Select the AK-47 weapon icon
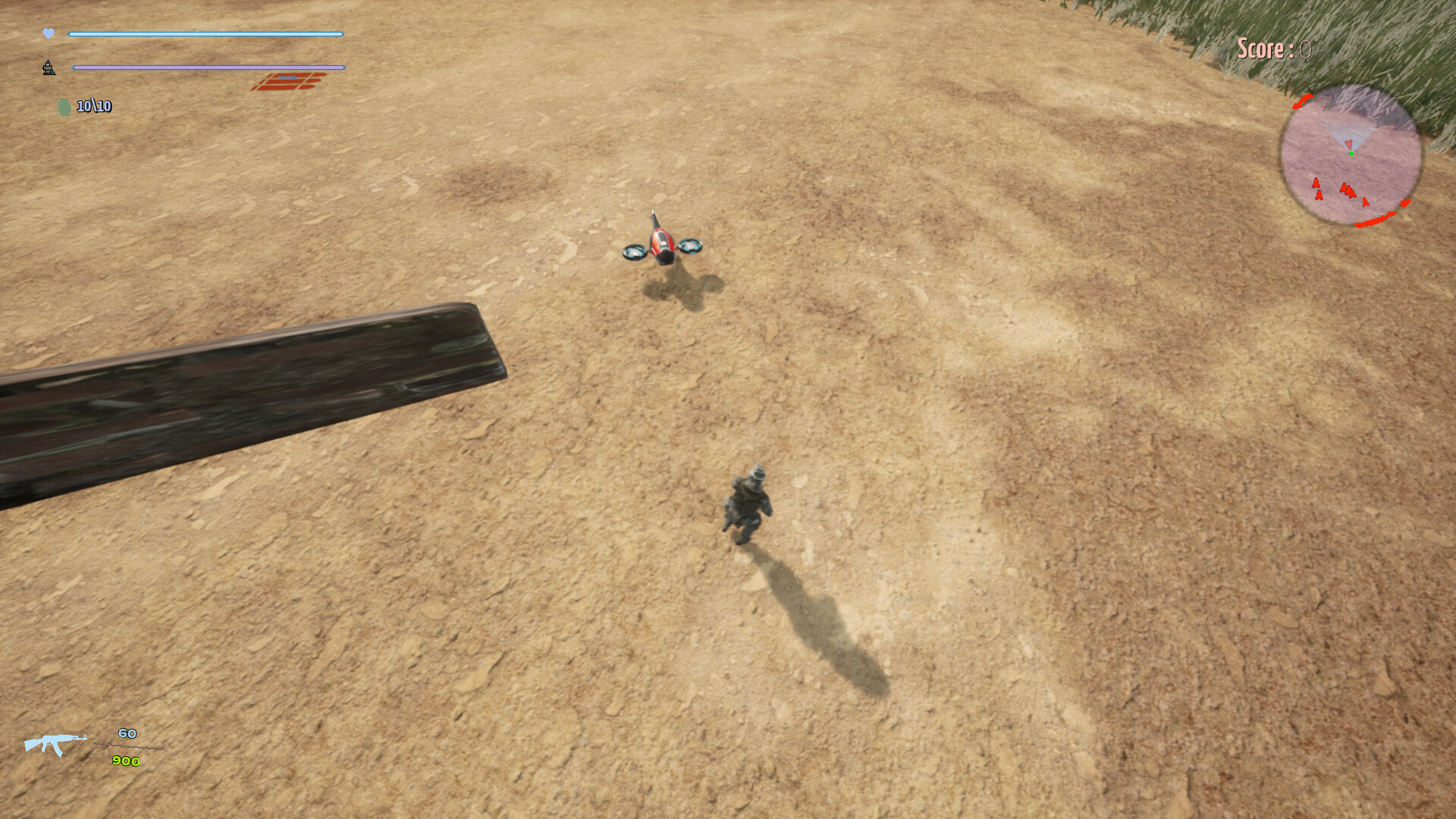This screenshot has height=819, width=1456. tap(57, 745)
